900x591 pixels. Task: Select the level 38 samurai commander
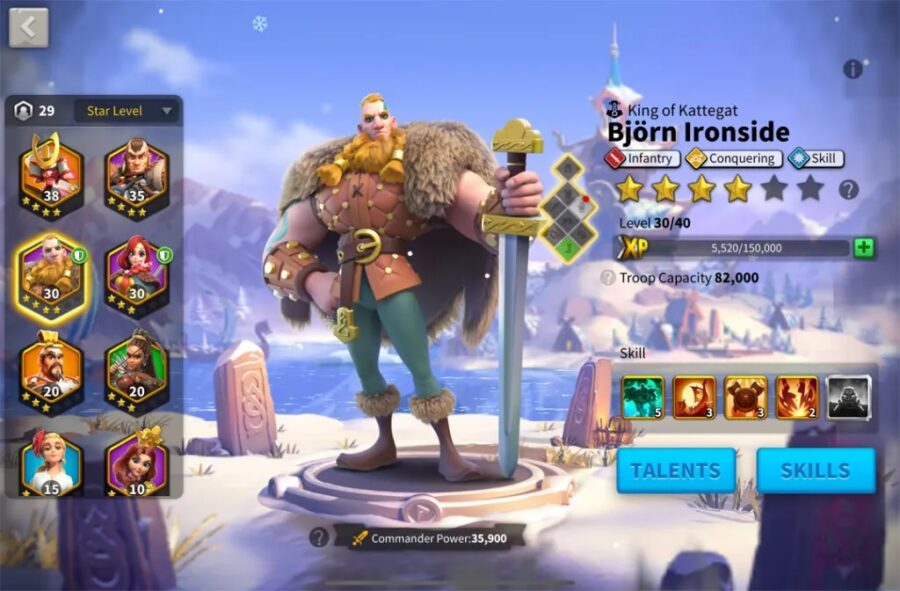tap(51, 169)
